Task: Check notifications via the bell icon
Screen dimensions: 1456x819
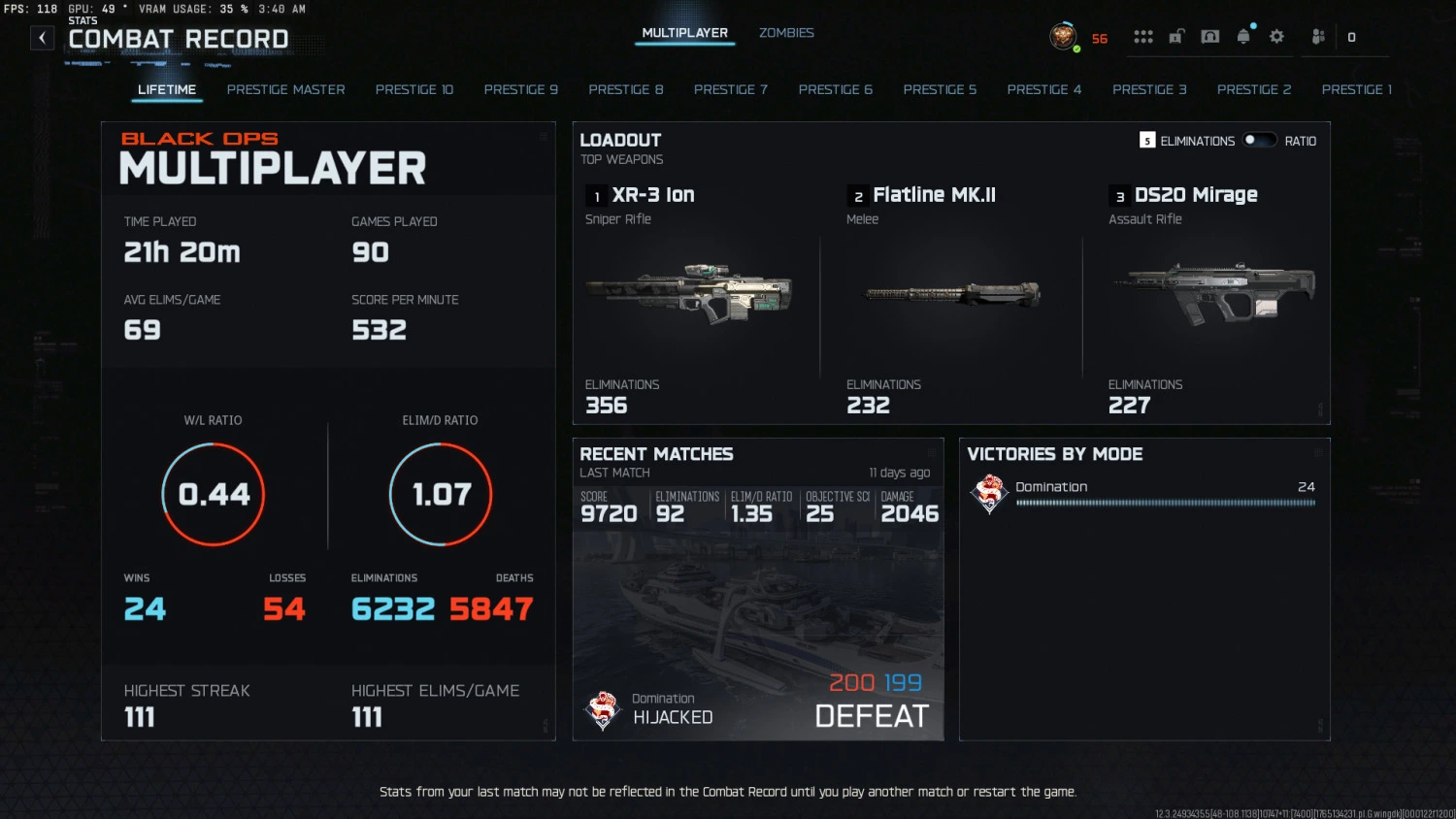Action: pyautogui.click(x=1245, y=36)
